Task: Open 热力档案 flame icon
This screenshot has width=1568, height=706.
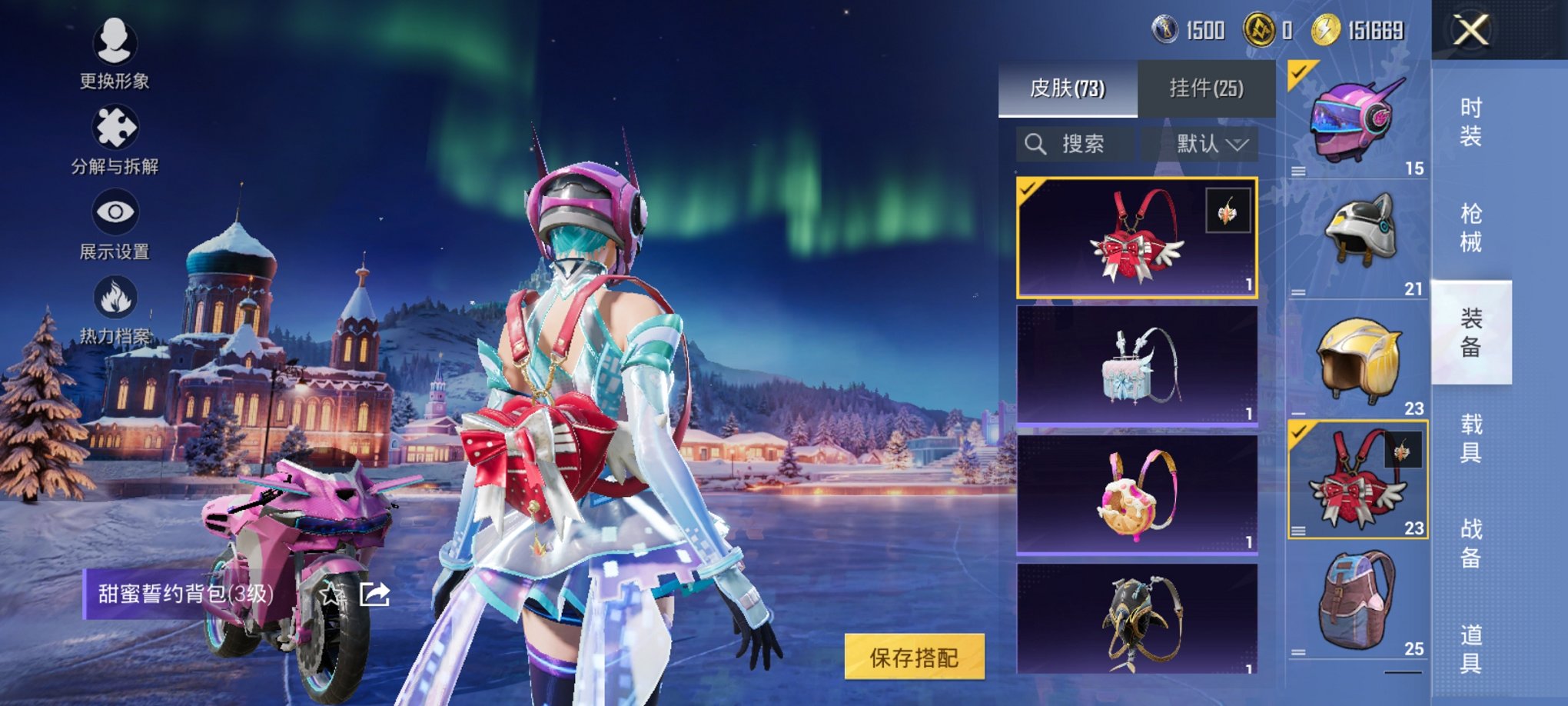Action: pos(115,309)
